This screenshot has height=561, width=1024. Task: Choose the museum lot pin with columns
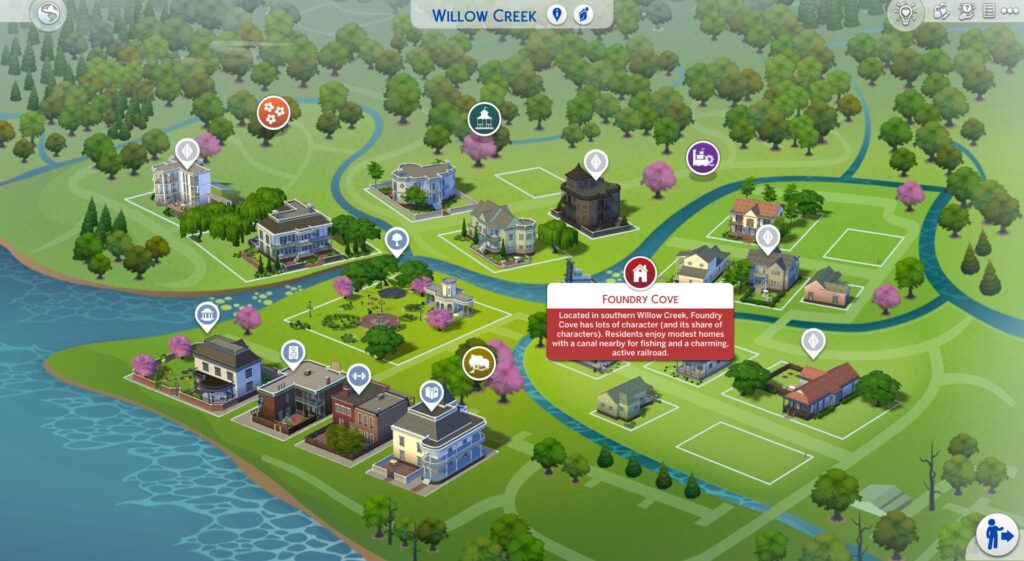[207, 317]
